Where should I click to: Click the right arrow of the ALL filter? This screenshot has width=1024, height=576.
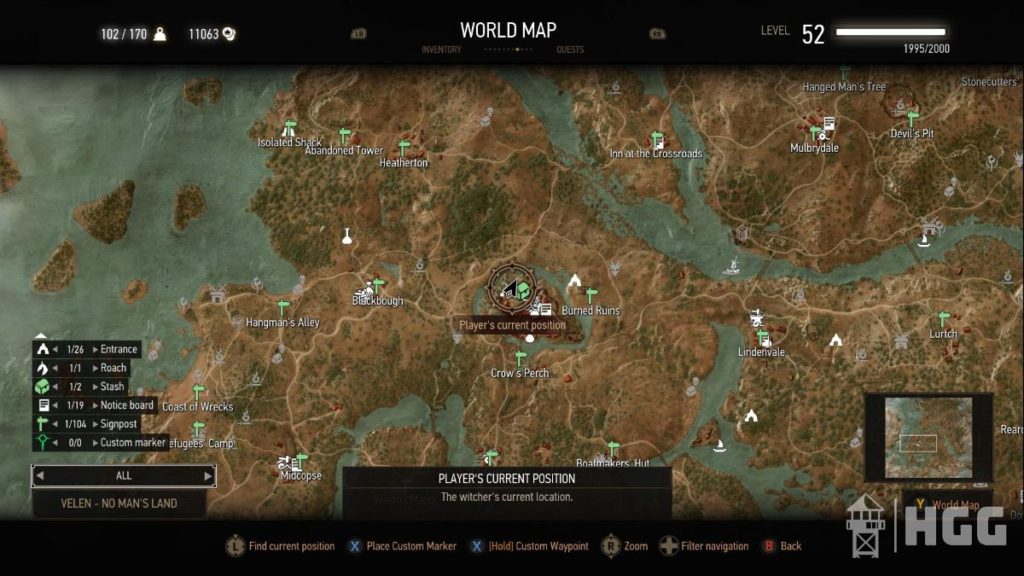click(x=208, y=476)
